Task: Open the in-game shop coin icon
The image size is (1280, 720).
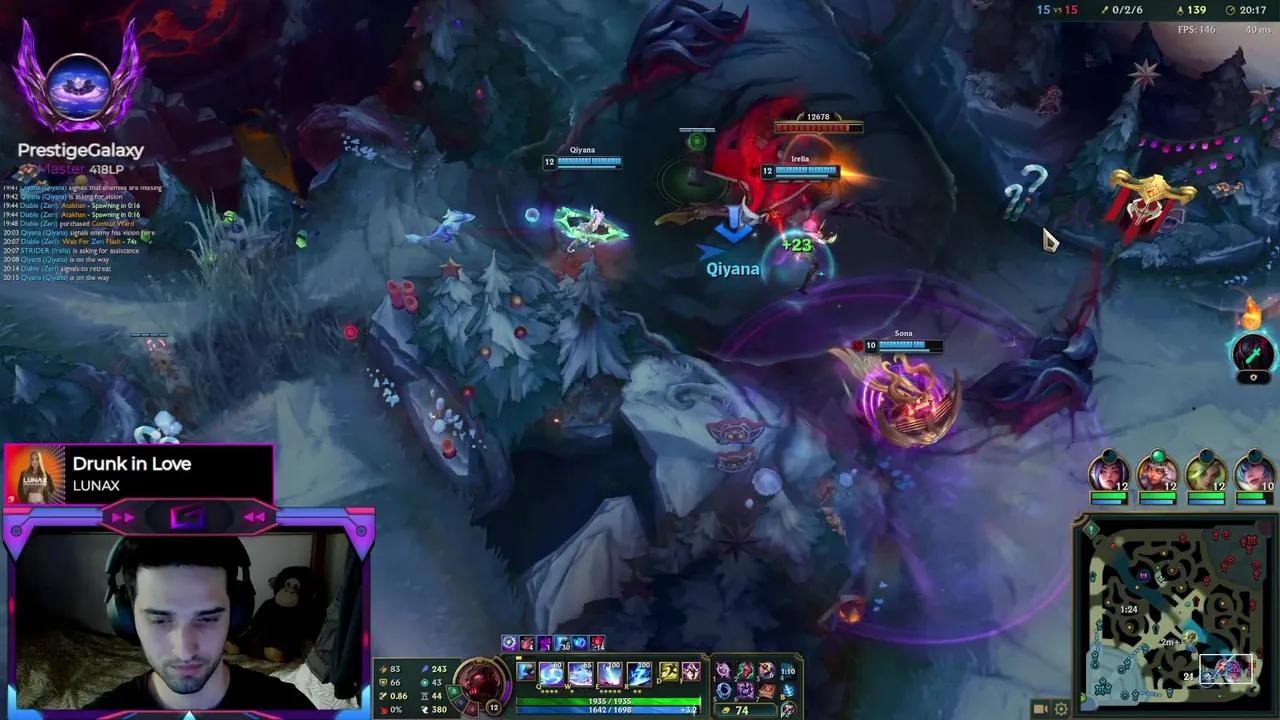Action: (726, 710)
